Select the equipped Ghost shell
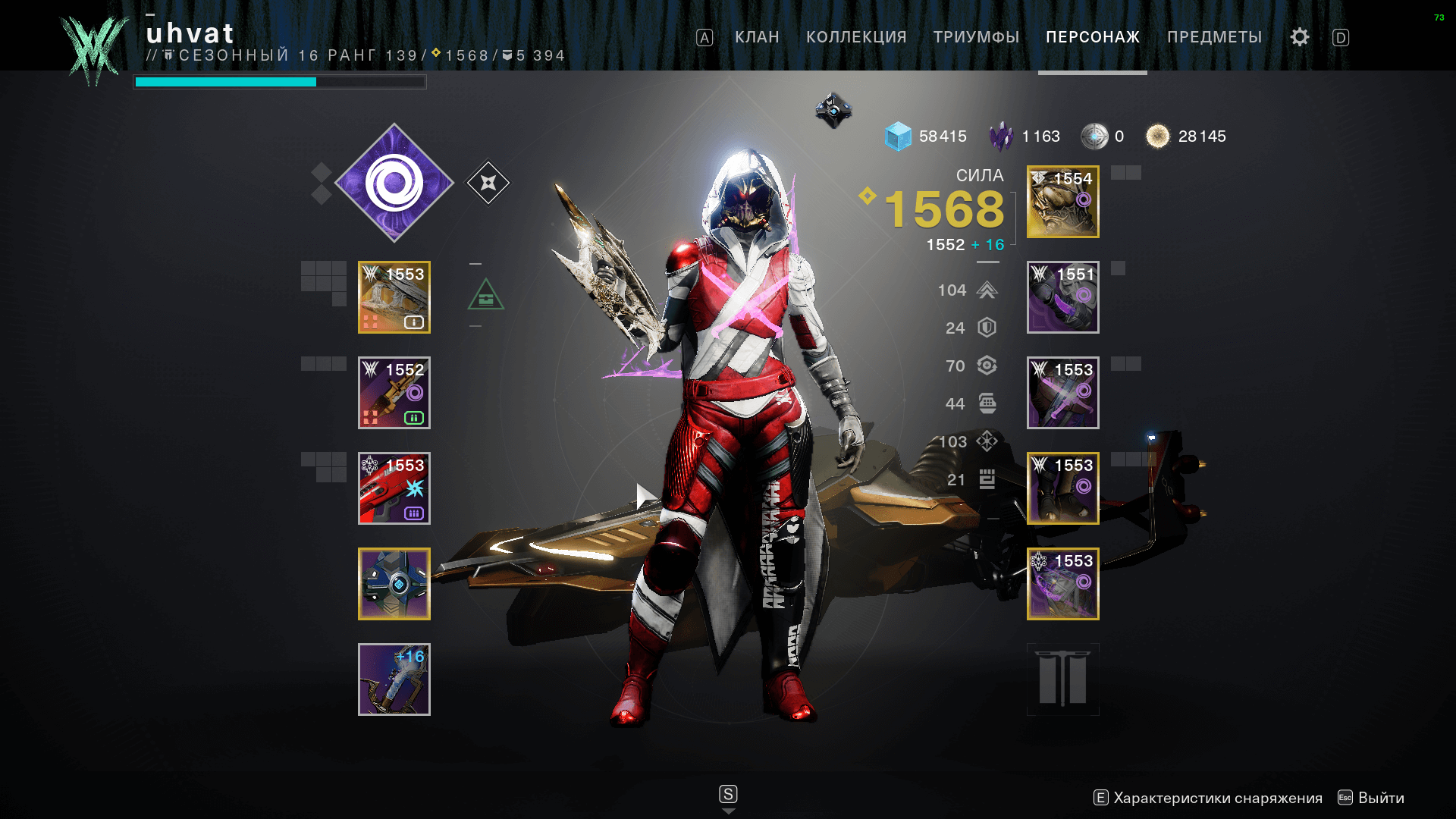This screenshot has width=1456, height=819. [x=394, y=584]
